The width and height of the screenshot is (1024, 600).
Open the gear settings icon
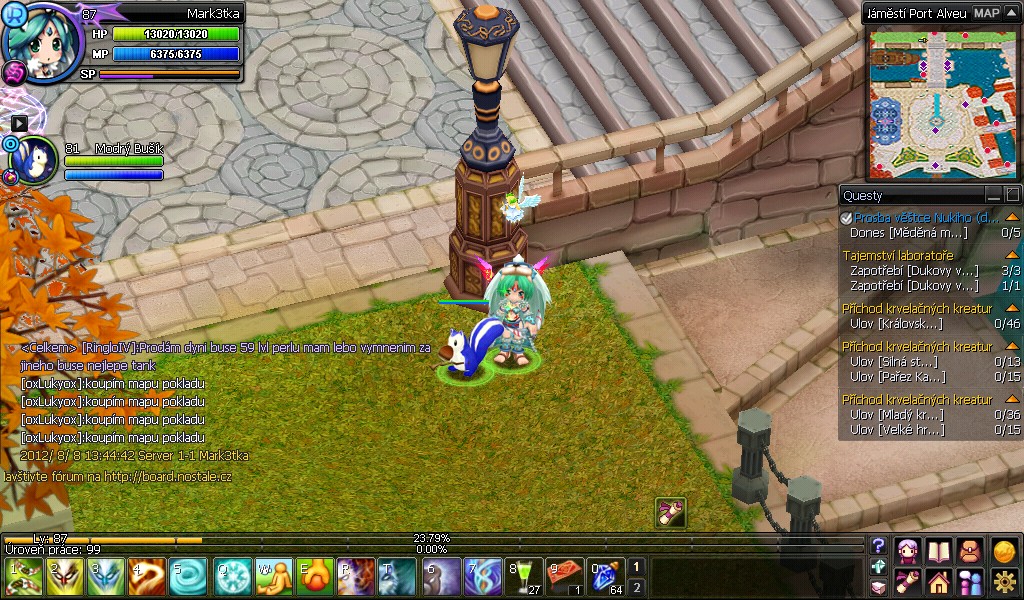[1004, 581]
